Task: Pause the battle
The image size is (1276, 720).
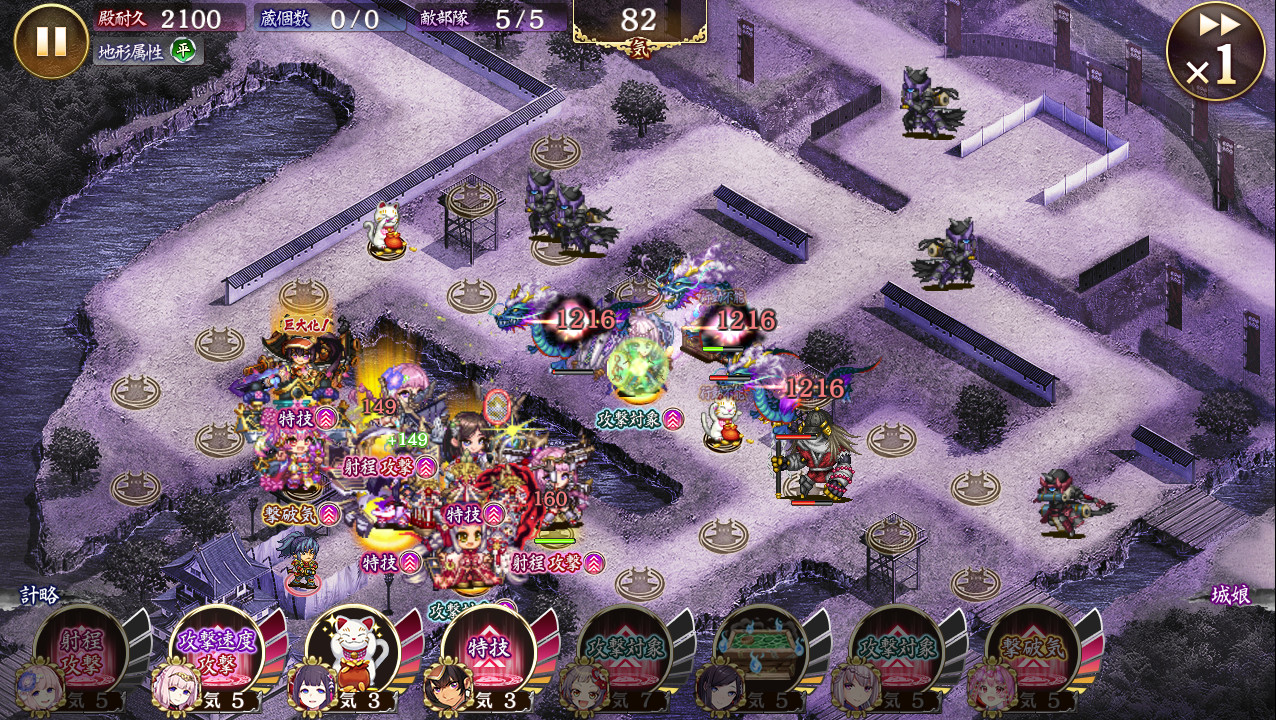Action: 51,41
